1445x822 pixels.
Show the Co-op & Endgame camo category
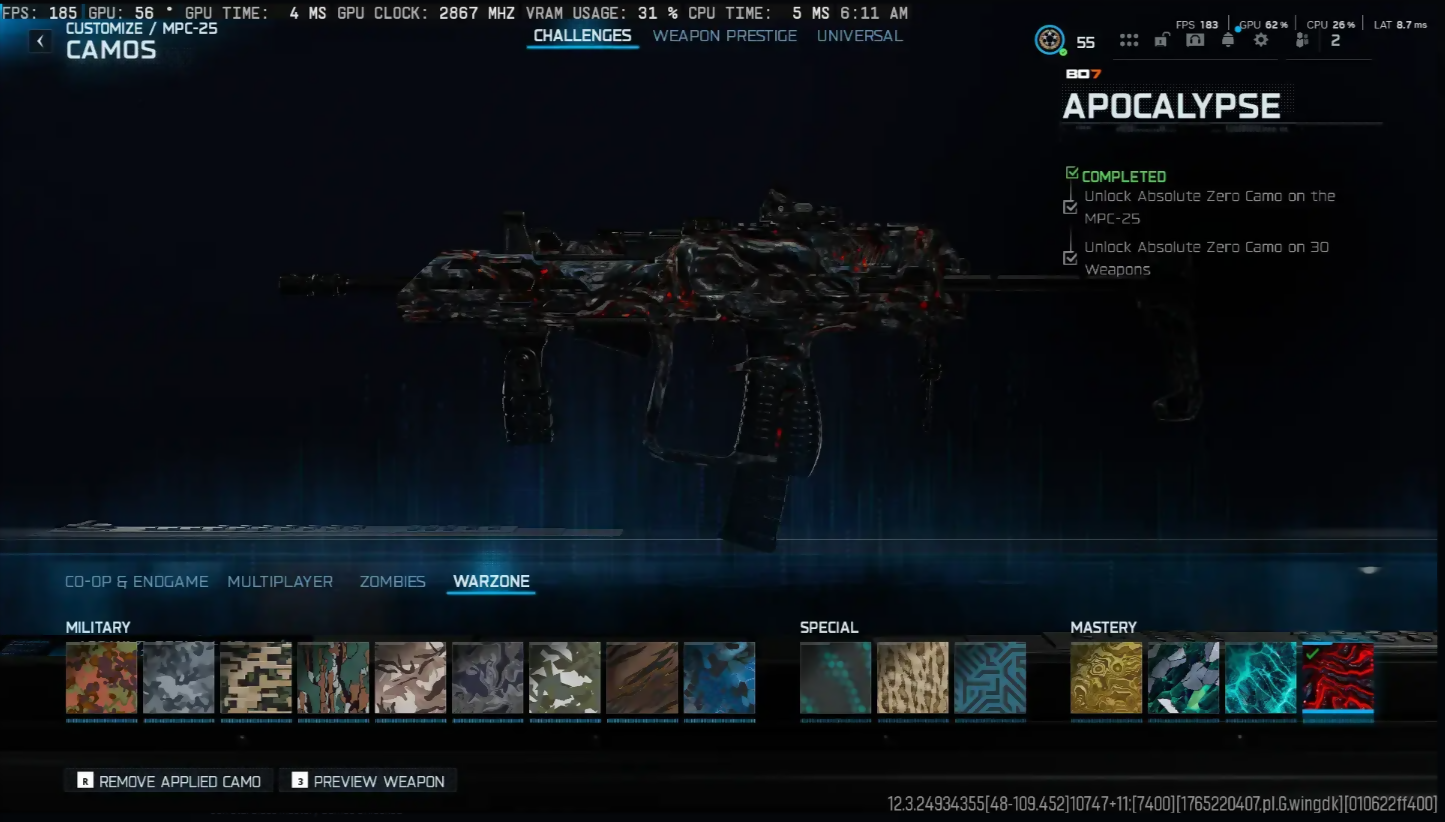[136, 581]
